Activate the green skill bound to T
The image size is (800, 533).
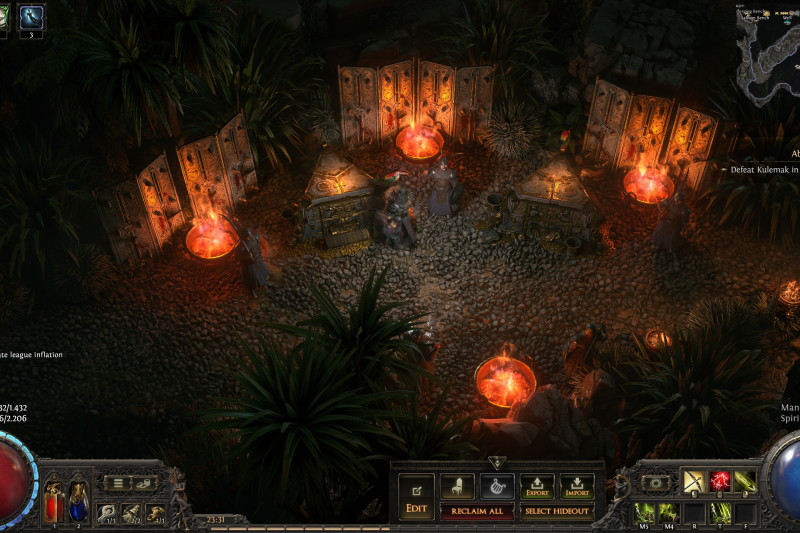(720, 513)
